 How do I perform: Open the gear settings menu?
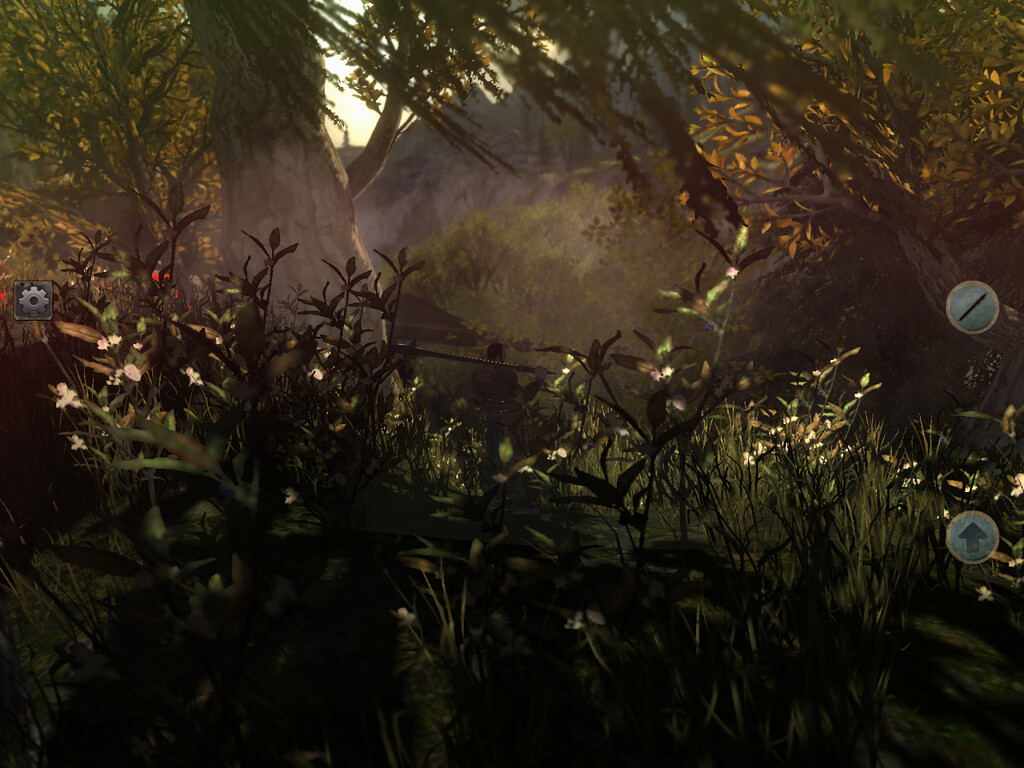pyautogui.click(x=33, y=300)
